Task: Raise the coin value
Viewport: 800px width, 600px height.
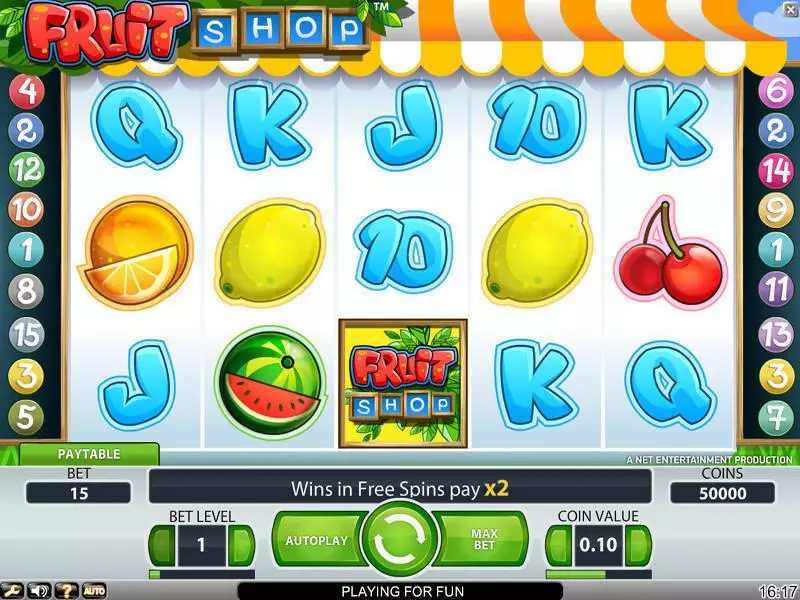Action: click(638, 546)
